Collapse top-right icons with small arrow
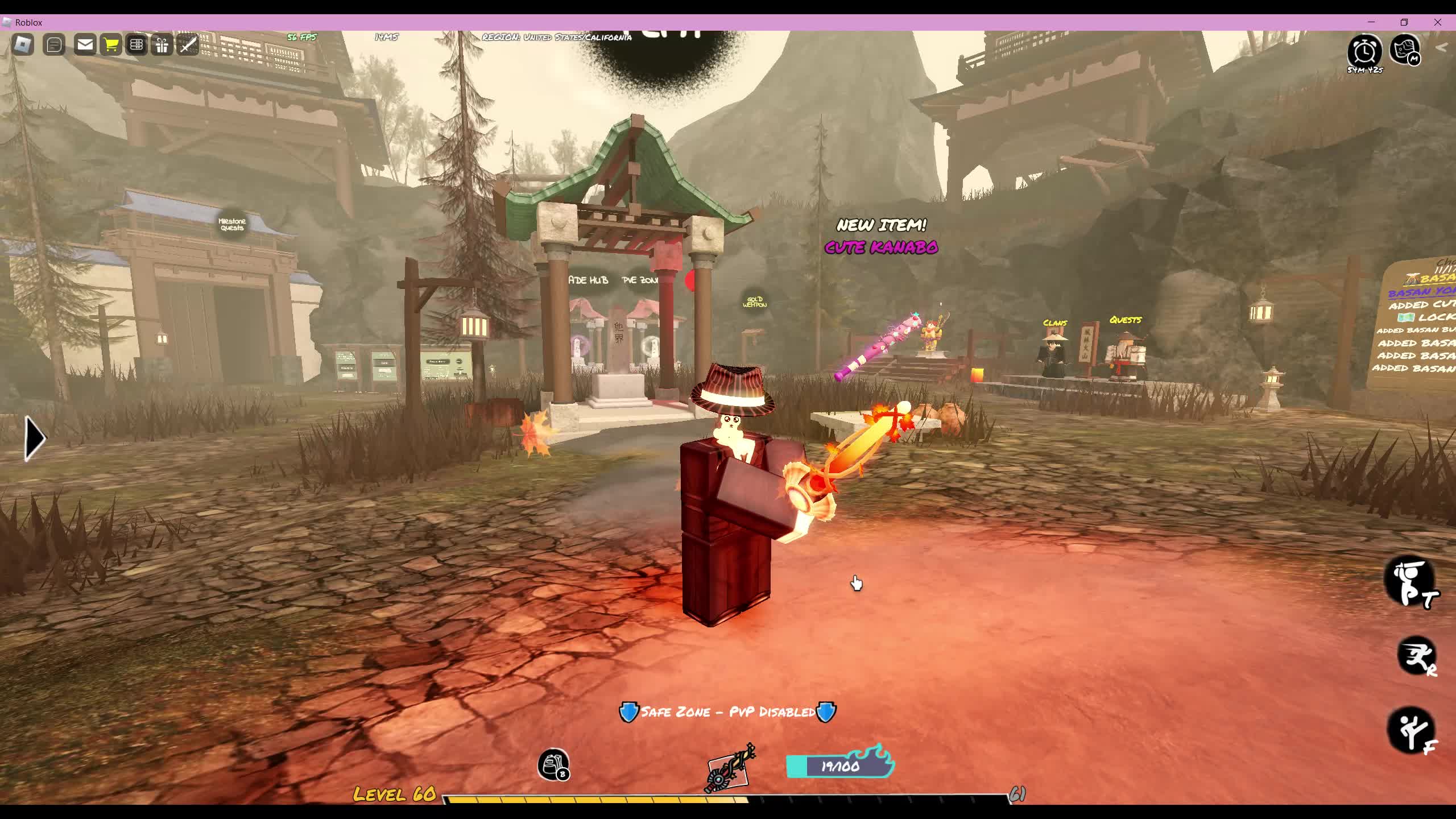Image resolution: width=1456 pixels, height=819 pixels. pyautogui.click(x=1441, y=48)
